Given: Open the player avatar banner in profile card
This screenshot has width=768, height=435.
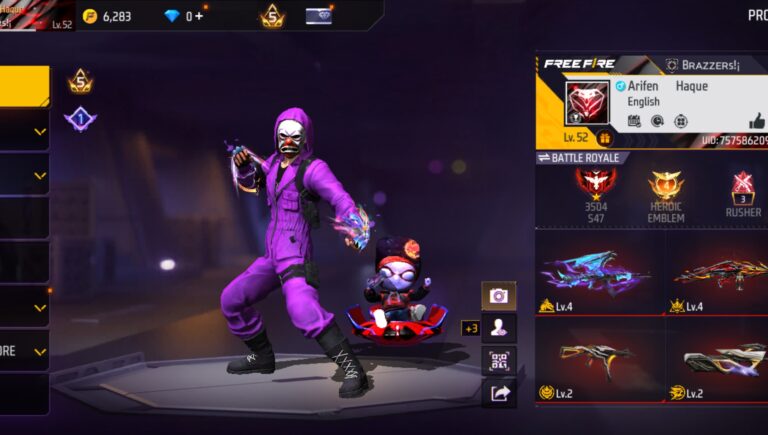Looking at the screenshot, I should pos(587,103).
